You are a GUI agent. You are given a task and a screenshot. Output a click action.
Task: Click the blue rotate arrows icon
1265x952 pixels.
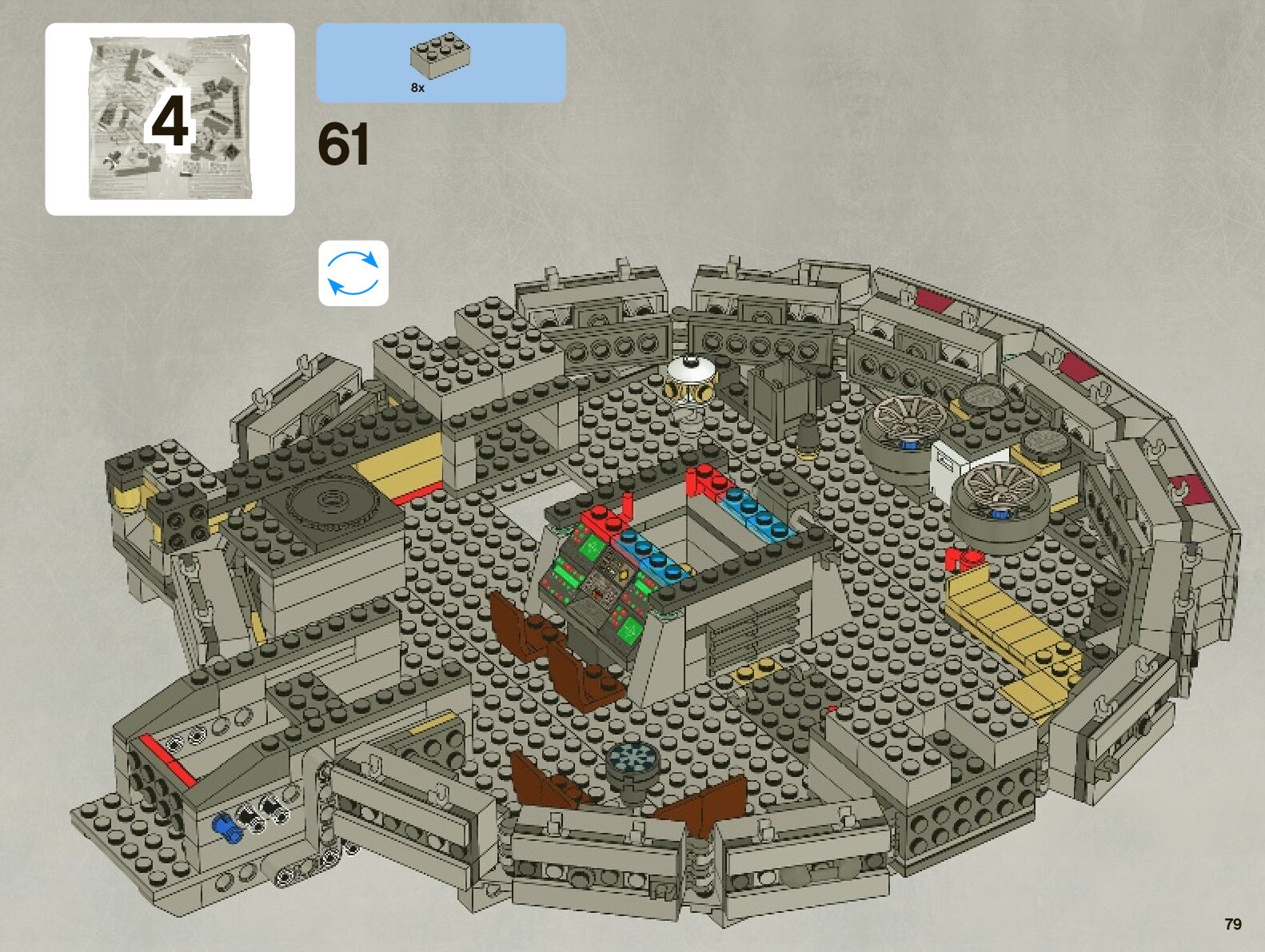click(x=353, y=273)
